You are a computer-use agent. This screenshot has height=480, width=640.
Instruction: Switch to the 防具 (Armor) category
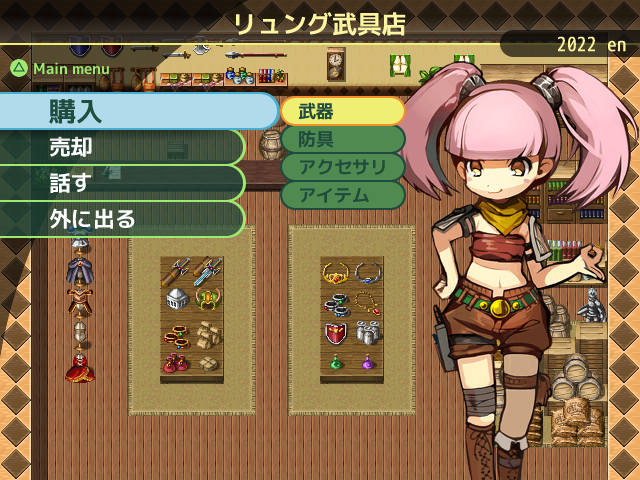(x=342, y=139)
